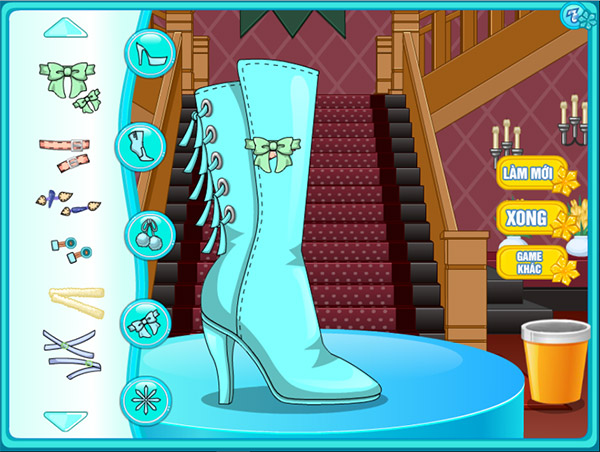Select the pink belt strap accessory
Screen dimensions: 600x452
tap(65, 151)
